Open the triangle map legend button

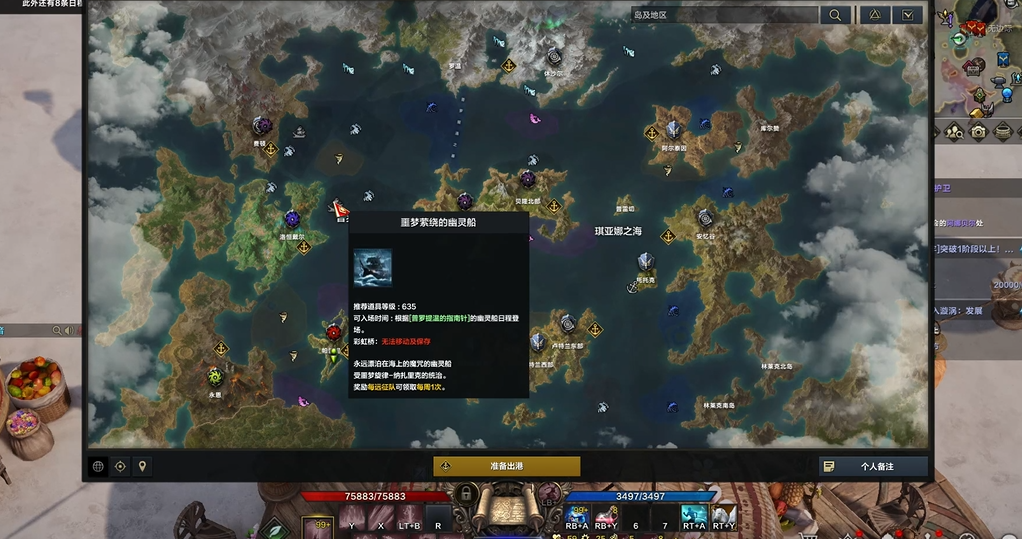[x=873, y=15]
